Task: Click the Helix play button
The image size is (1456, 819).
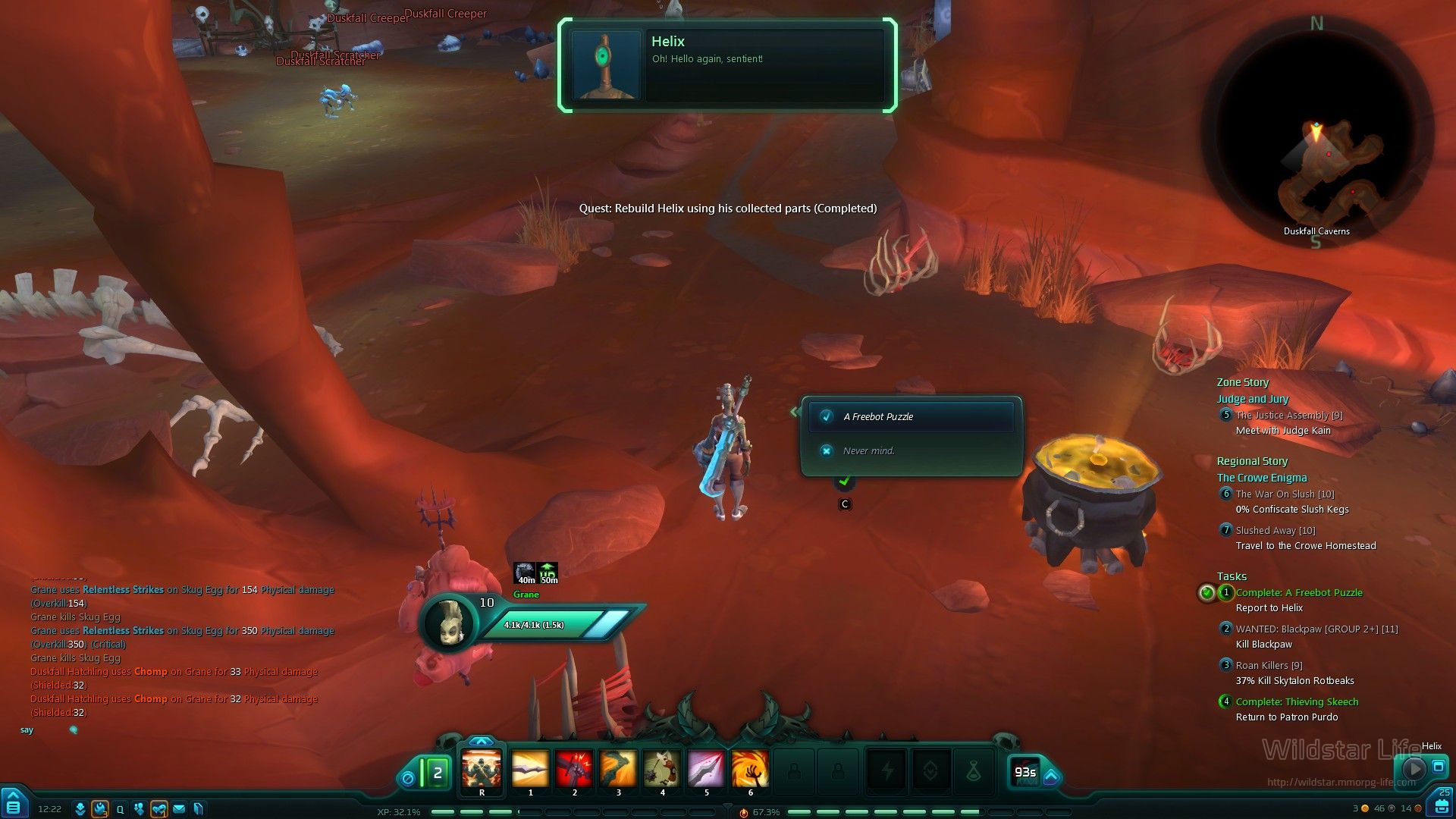Action: pyautogui.click(x=1413, y=767)
